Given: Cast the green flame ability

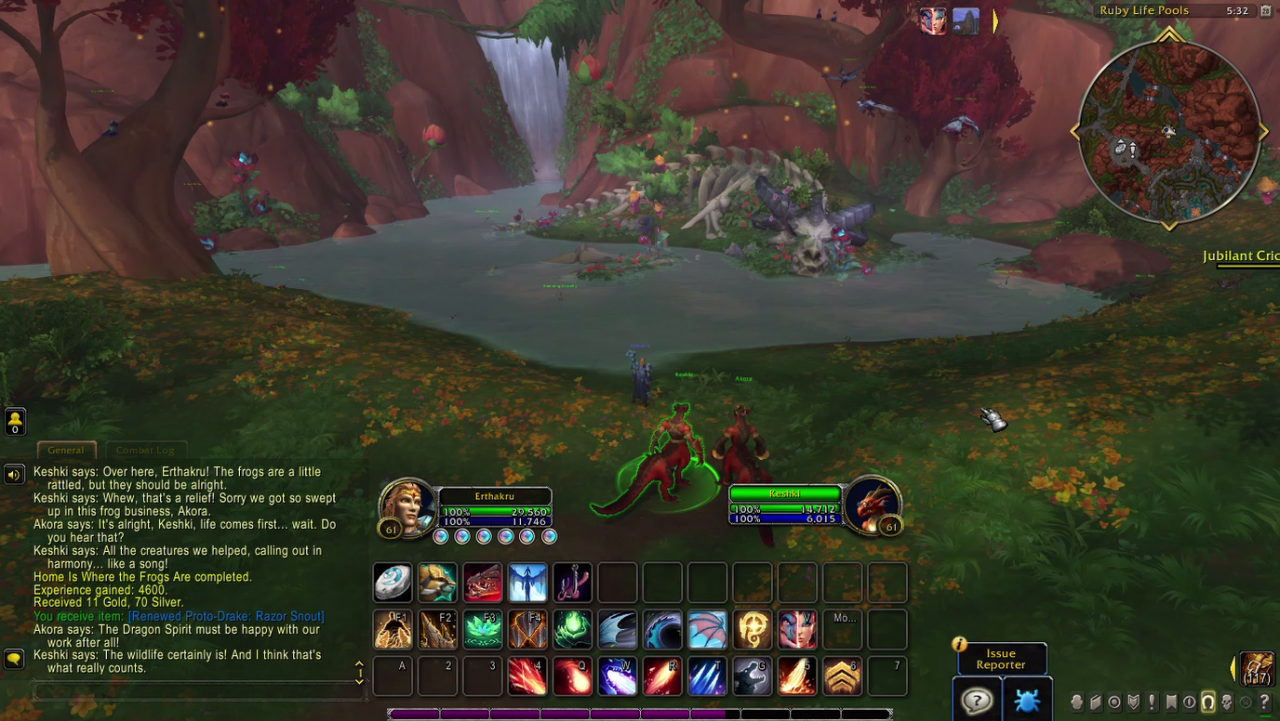Looking at the screenshot, I should point(572,630).
